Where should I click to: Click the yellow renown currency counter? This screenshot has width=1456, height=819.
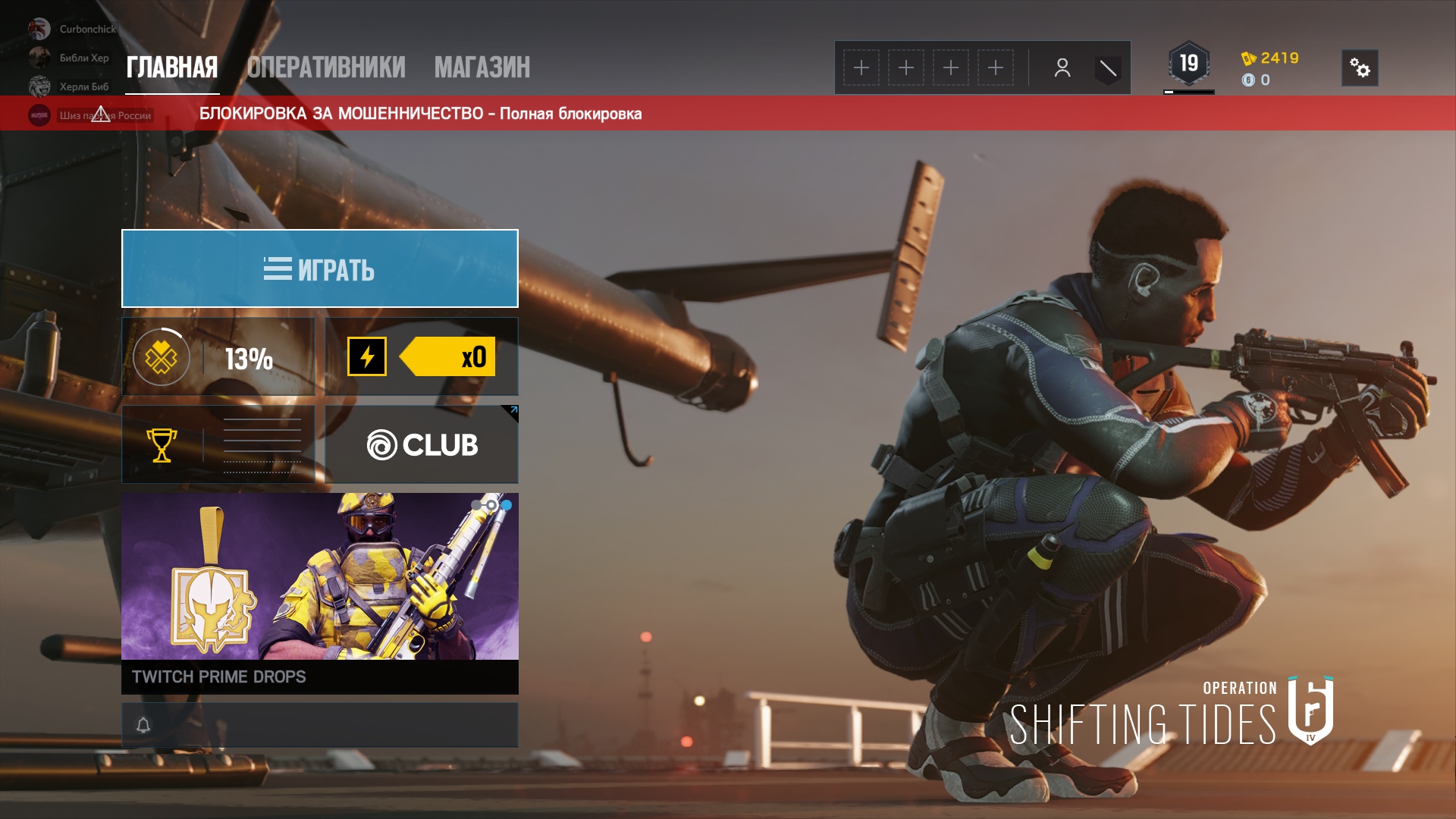coord(1271,58)
